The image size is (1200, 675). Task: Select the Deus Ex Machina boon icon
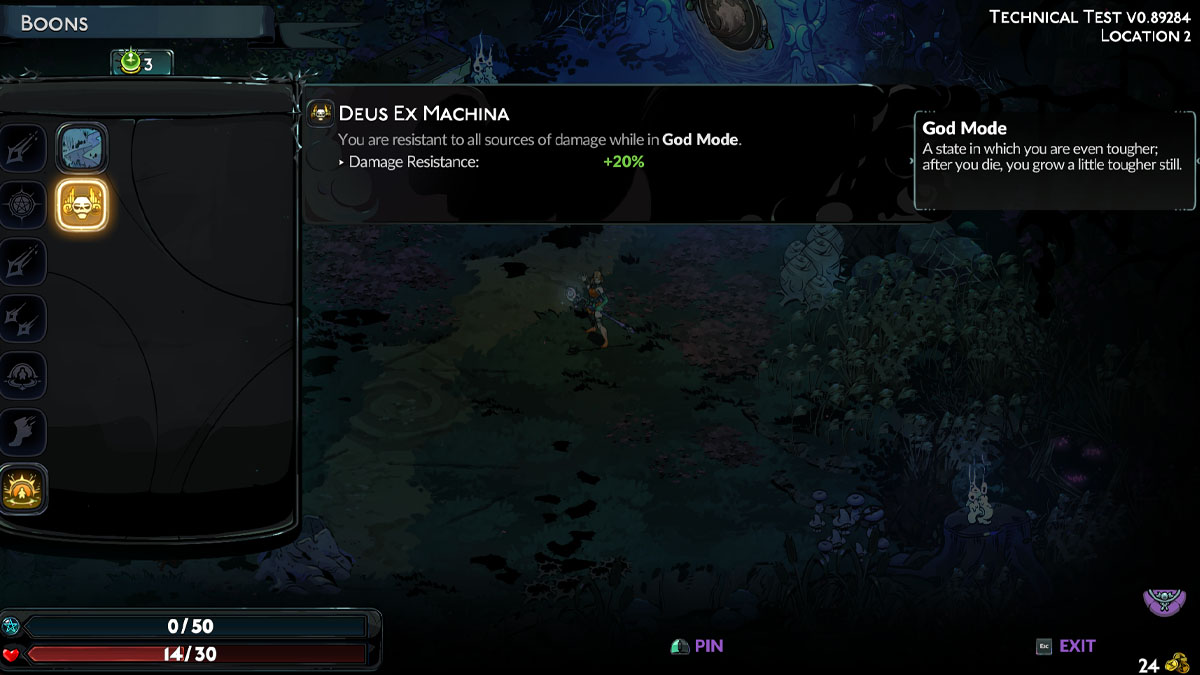point(81,205)
